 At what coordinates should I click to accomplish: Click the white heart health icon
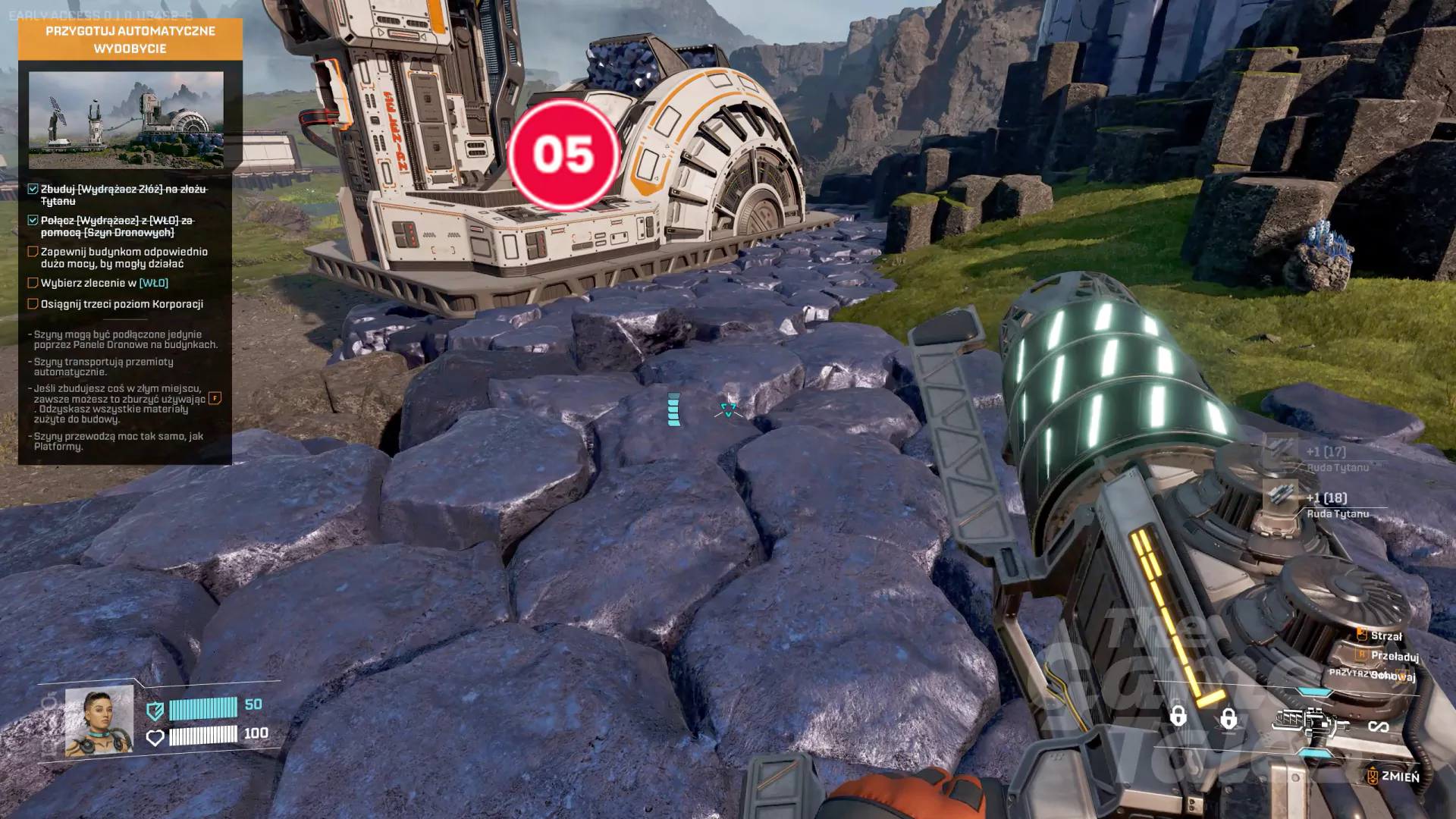pyautogui.click(x=155, y=737)
